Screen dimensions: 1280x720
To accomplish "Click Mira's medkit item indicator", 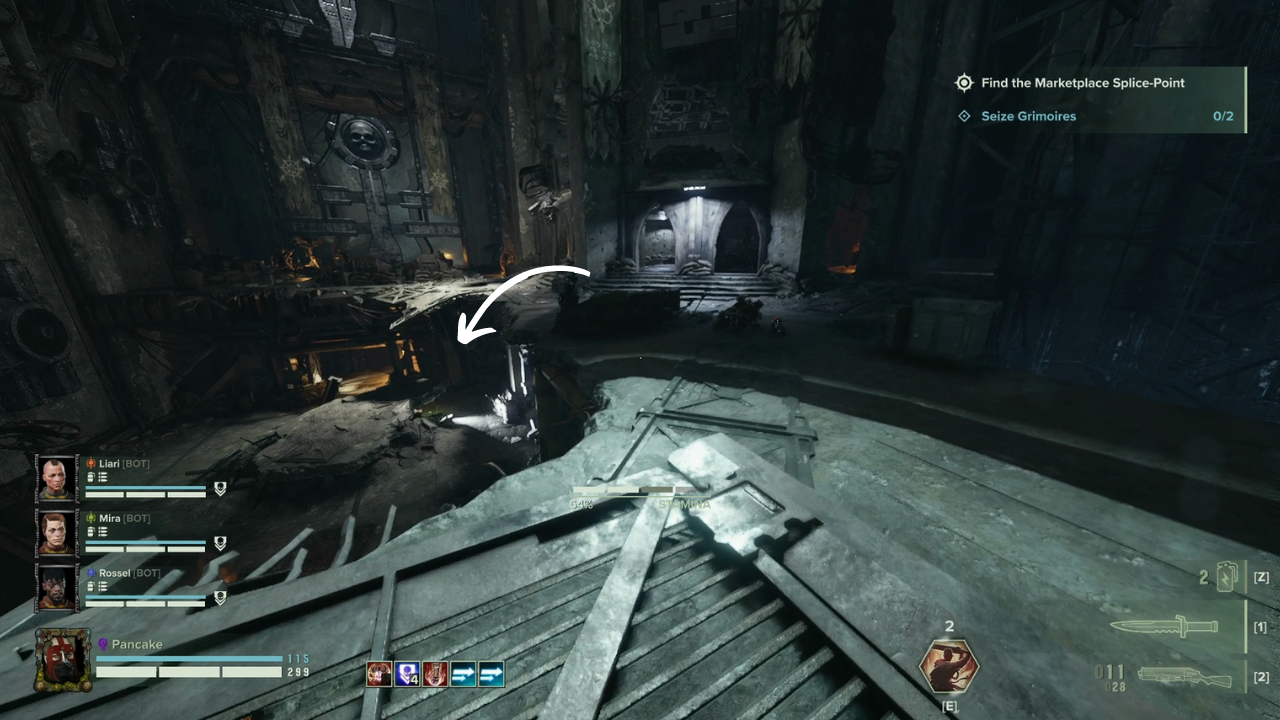I will [x=91, y=533].
